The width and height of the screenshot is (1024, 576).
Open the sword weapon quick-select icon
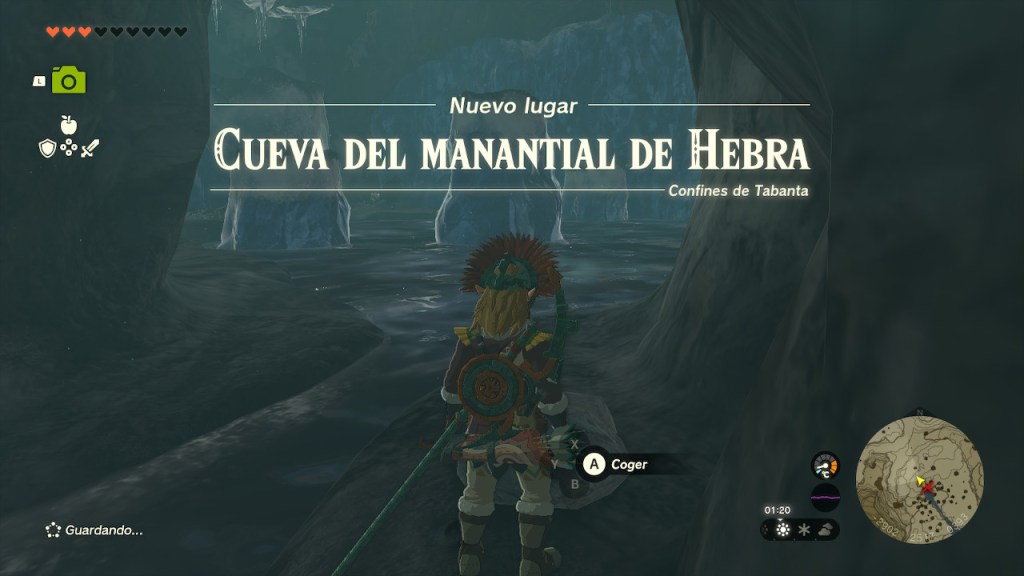coord(90,148)
